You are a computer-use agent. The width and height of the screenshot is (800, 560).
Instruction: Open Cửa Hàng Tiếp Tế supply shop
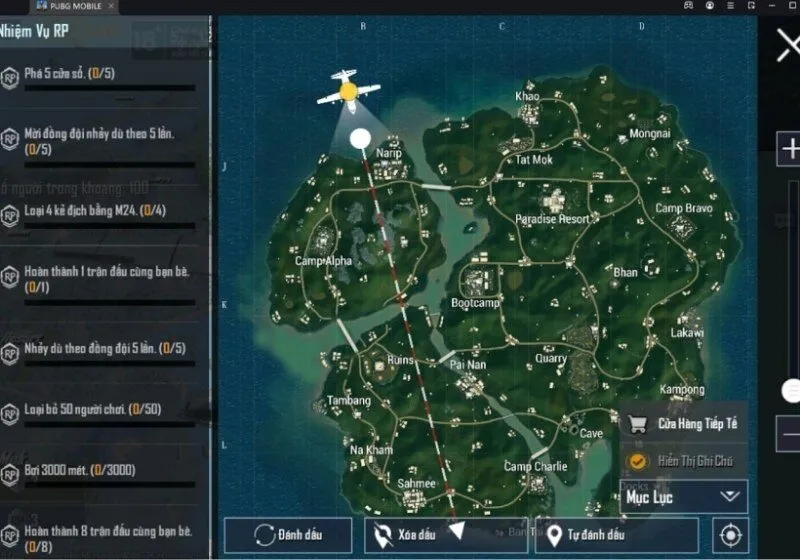(684, 424)
